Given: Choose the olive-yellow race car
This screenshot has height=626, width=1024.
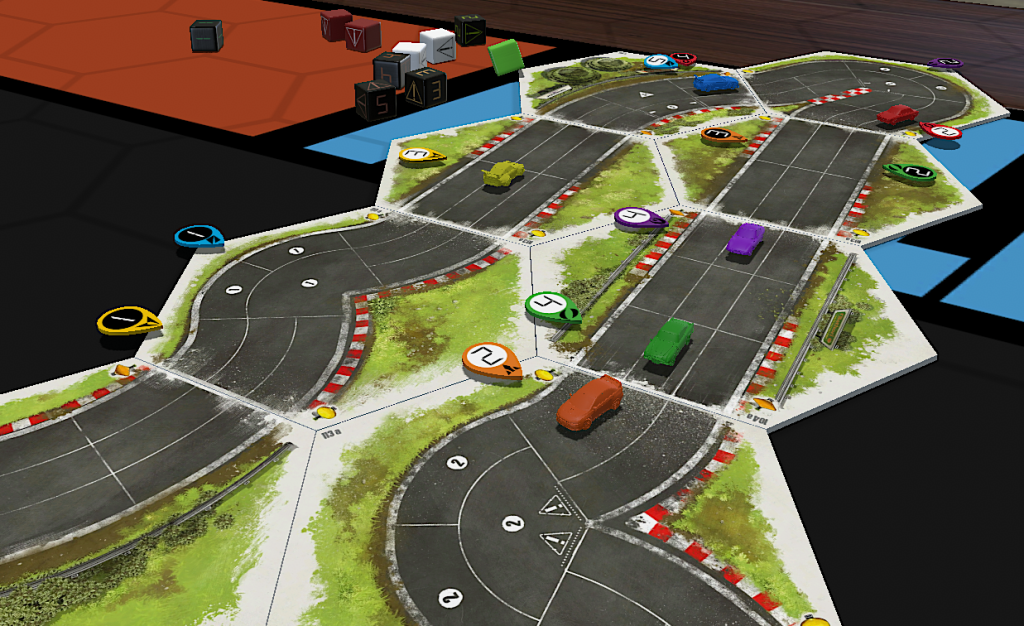Looking at the screenshot, I should coord(502,175).
